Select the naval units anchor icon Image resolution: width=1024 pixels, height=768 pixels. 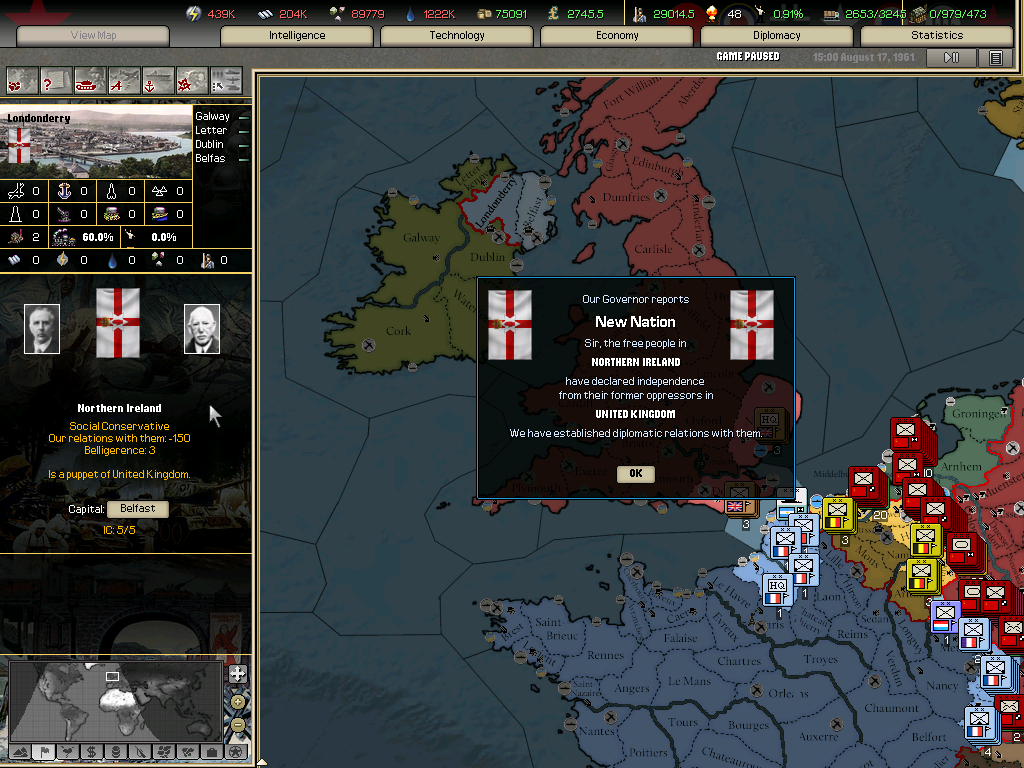click(158, 80)
